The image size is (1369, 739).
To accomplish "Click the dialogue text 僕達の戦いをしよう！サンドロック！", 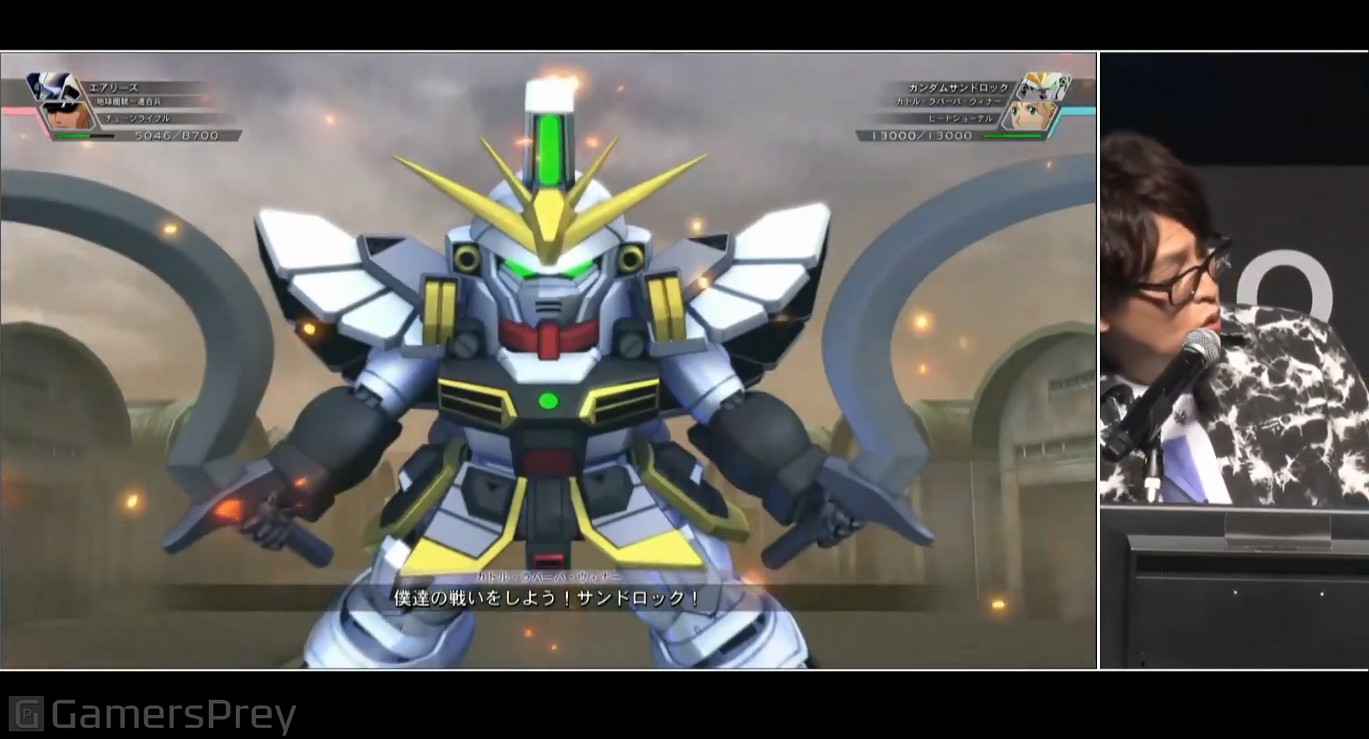I will pos(547,597).
